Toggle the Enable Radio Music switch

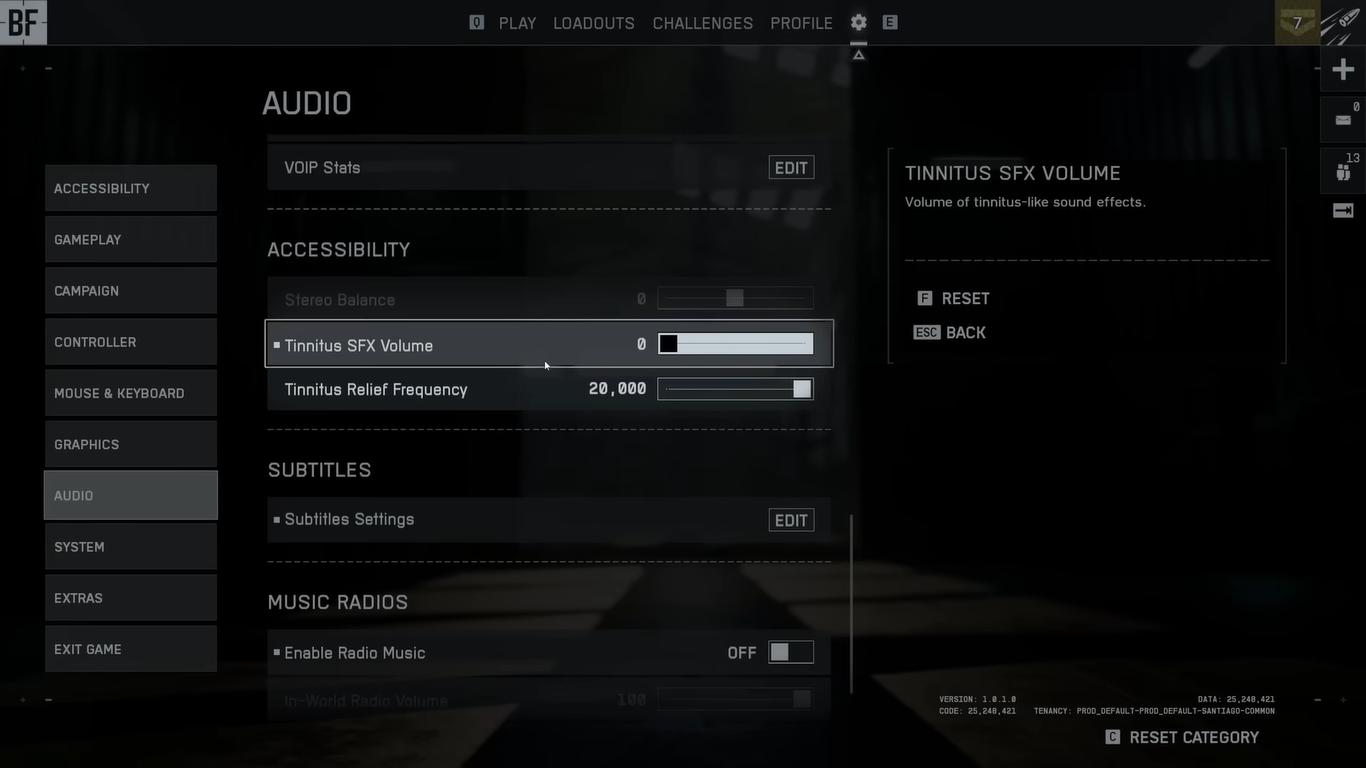pyautogui.click(x=790, y=653)
